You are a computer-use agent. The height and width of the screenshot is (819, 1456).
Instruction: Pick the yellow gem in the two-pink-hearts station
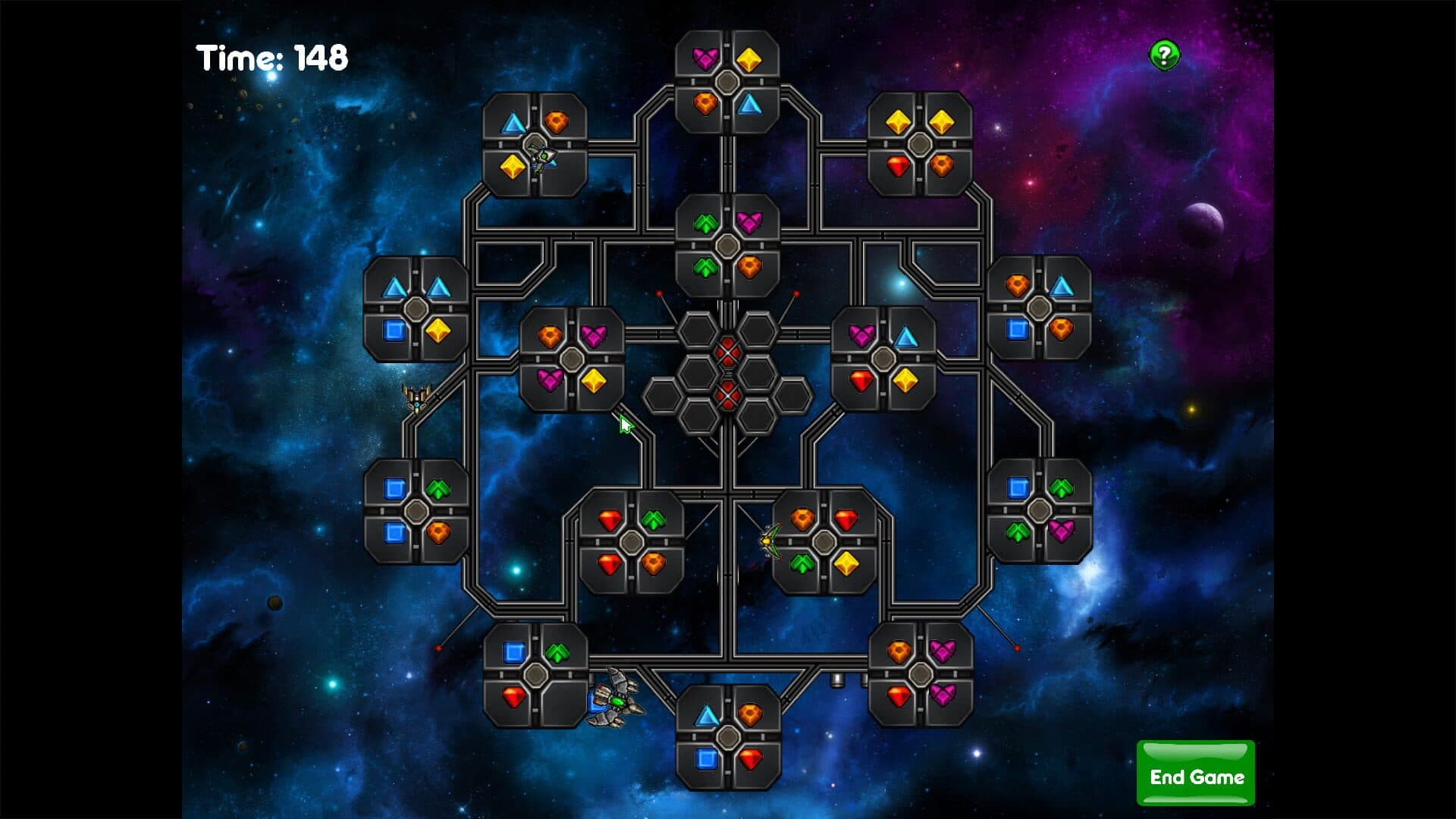pos(593,380)
